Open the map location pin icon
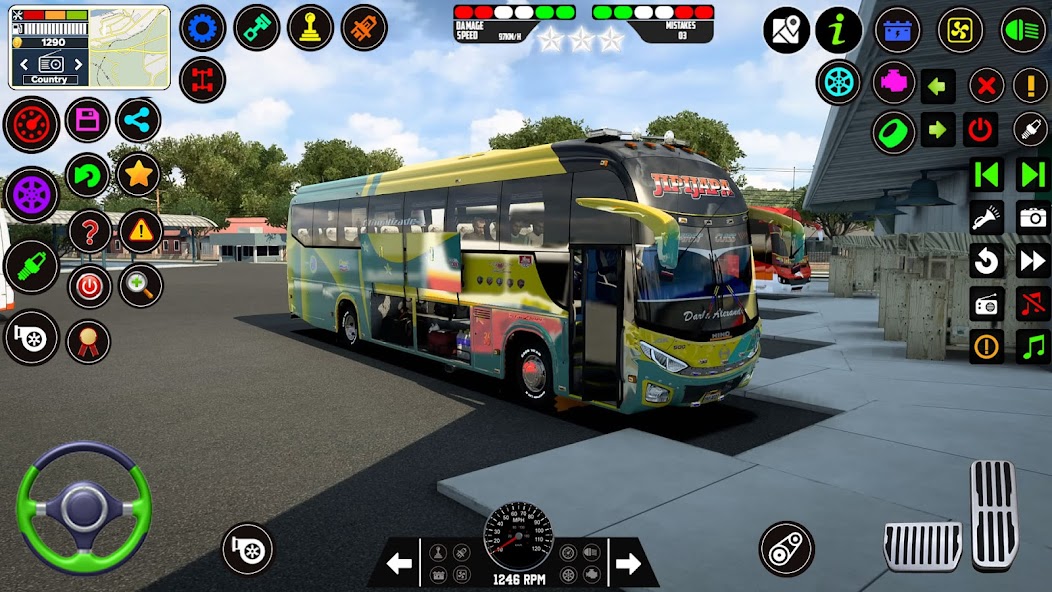The height and width of the screenshot is (592, 1052). (786, 30)
